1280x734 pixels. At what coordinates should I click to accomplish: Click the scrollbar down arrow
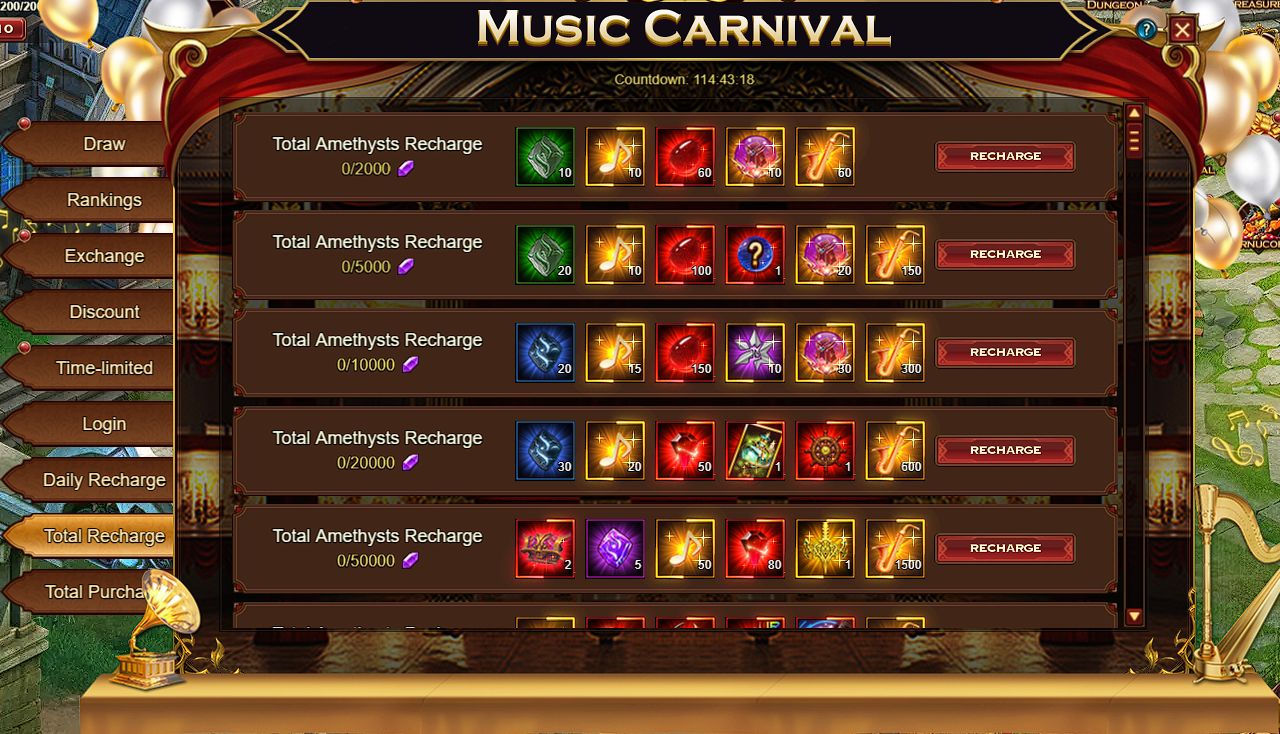tap(1134, 617)
